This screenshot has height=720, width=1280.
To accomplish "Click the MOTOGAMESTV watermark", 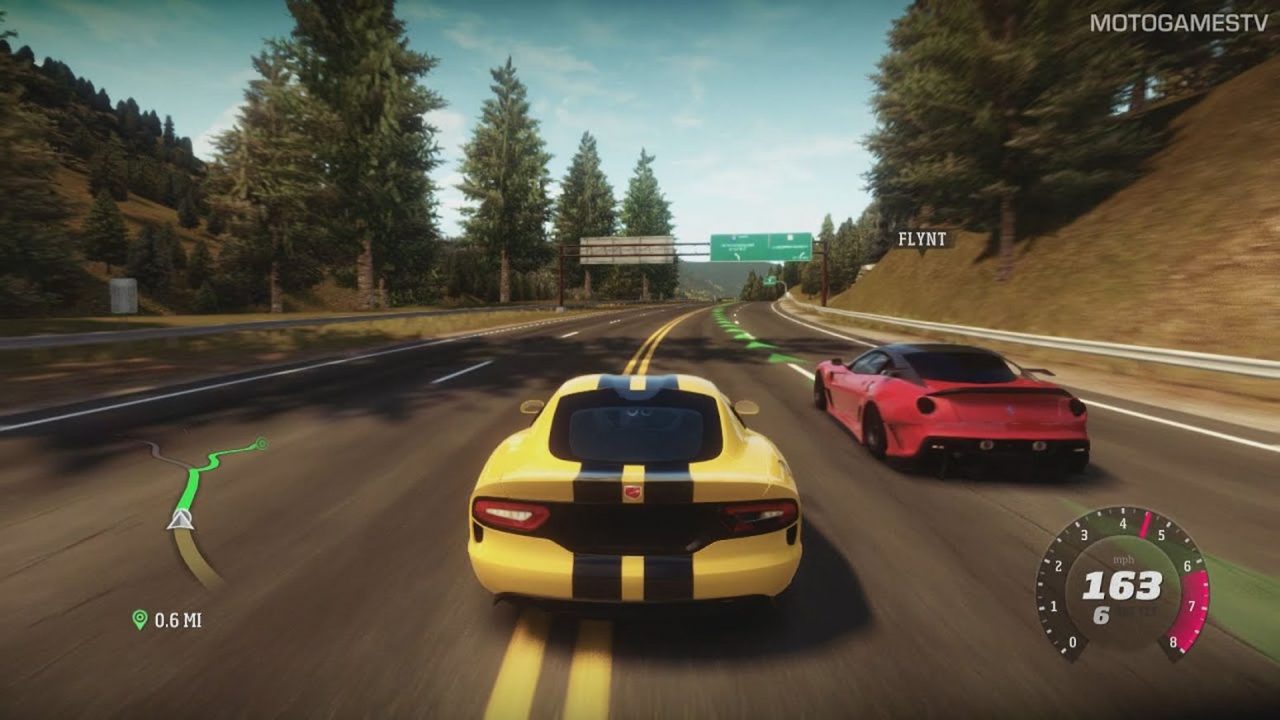I will pos(1178,23).
